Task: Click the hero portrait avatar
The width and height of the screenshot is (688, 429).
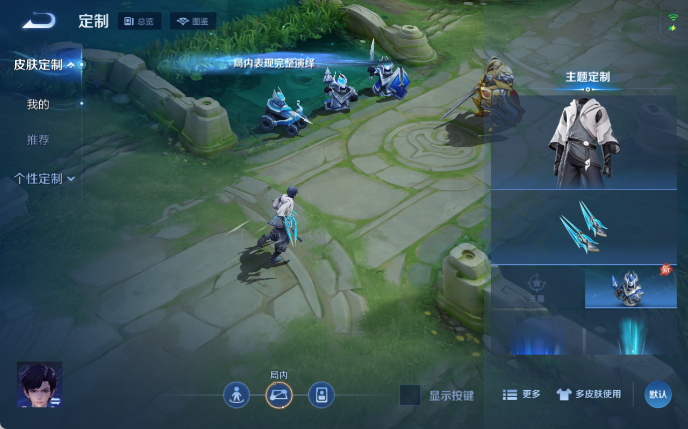Action: [39, 385]
